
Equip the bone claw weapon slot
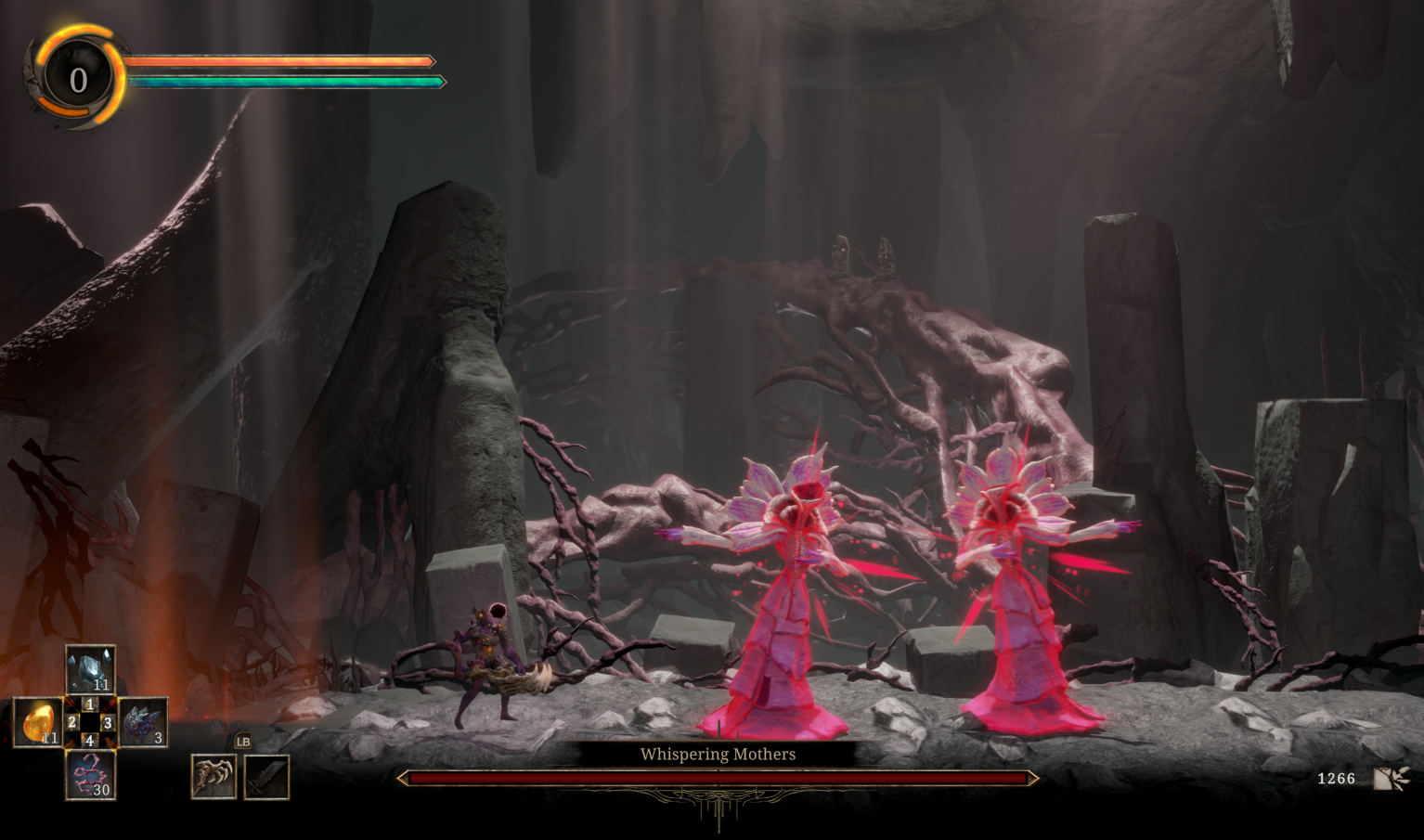(214, 777)
